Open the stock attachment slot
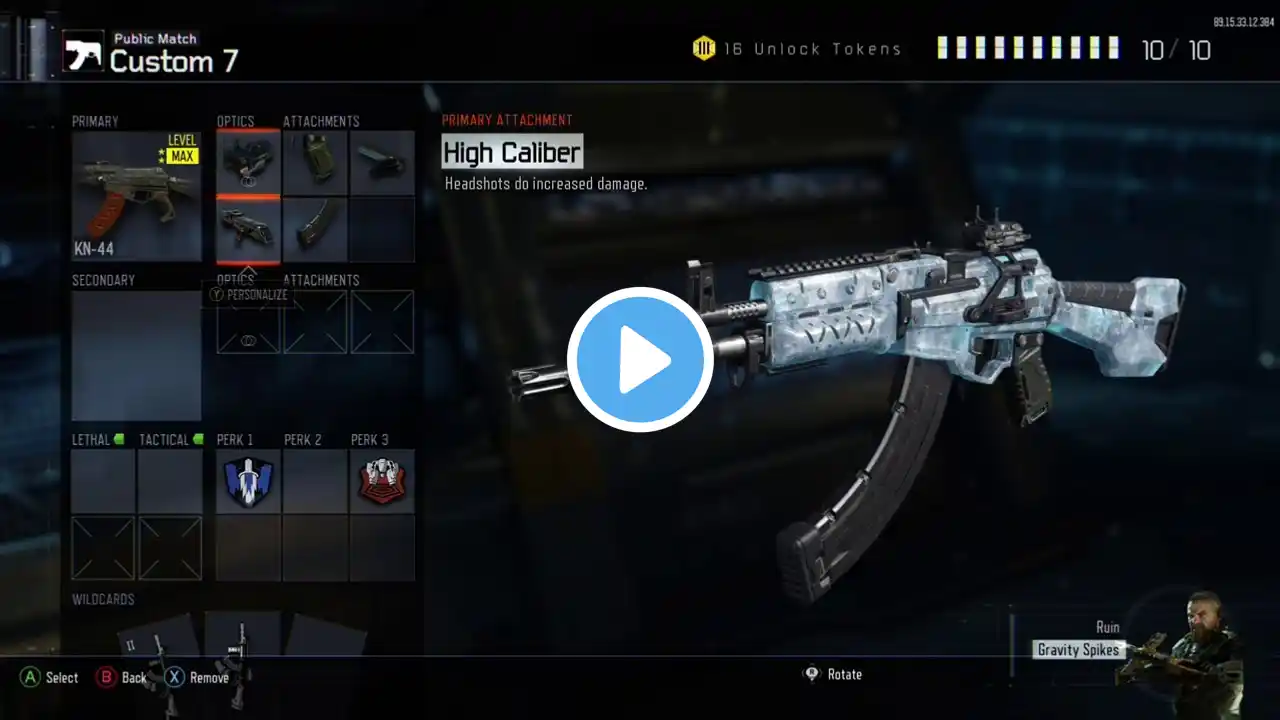 point(382,162)
